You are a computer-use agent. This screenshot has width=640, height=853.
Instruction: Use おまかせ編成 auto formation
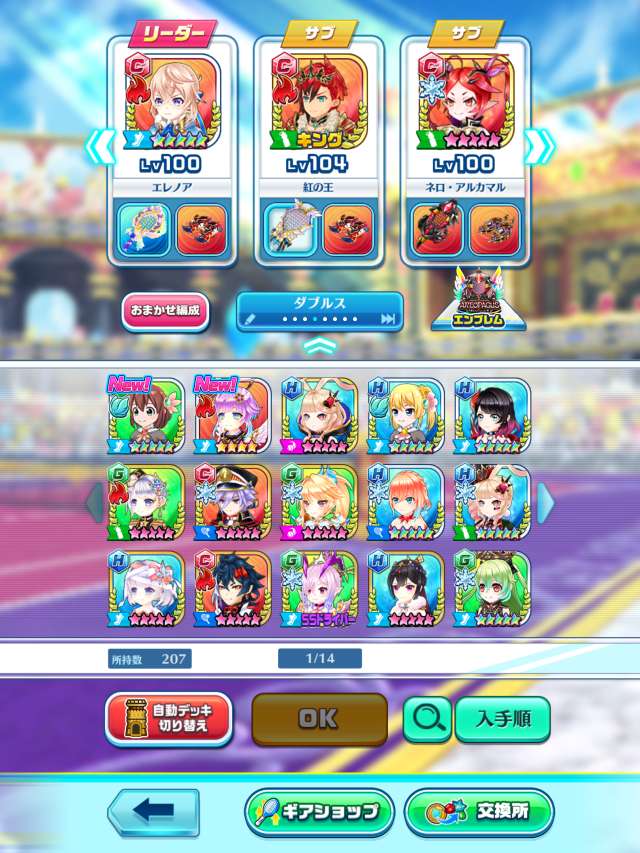[166, 310]
